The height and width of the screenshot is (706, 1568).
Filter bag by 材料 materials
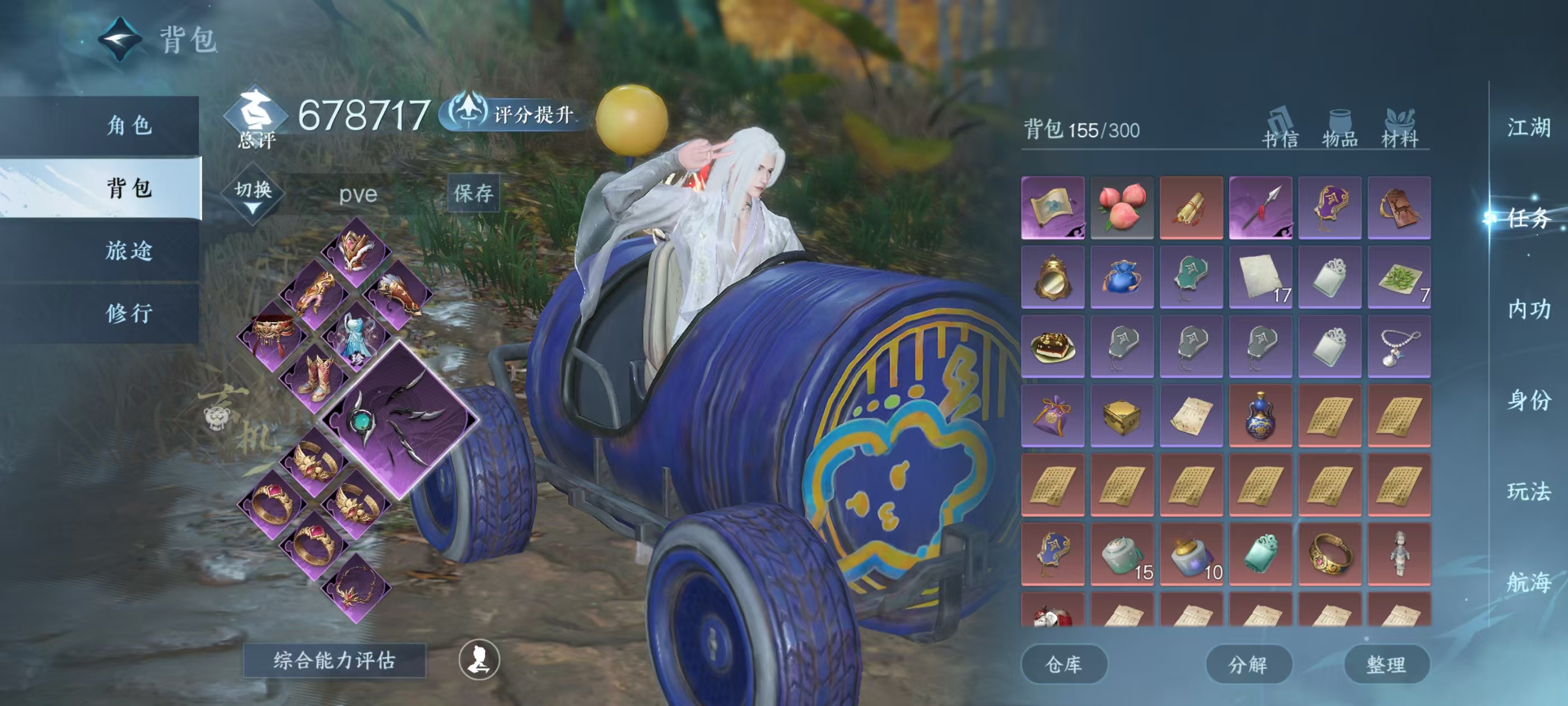[x=1399, y=129]
